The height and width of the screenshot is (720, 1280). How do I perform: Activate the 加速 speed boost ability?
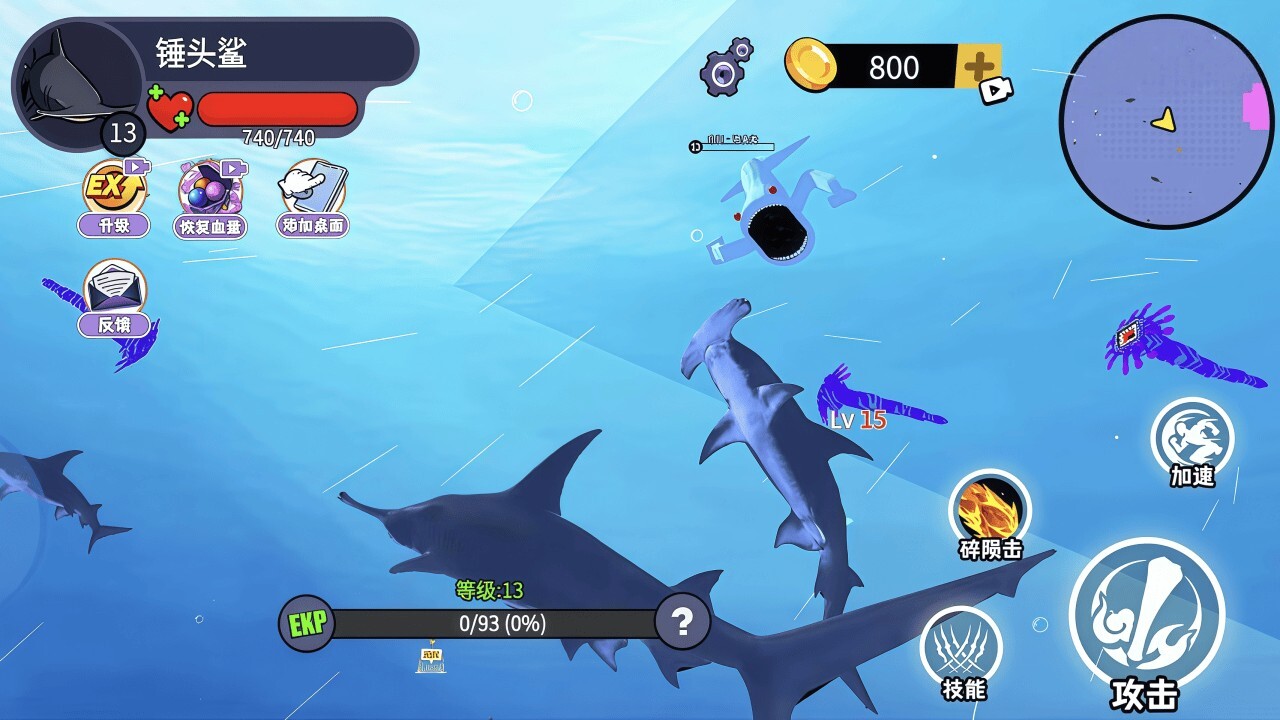point(1192,438)
